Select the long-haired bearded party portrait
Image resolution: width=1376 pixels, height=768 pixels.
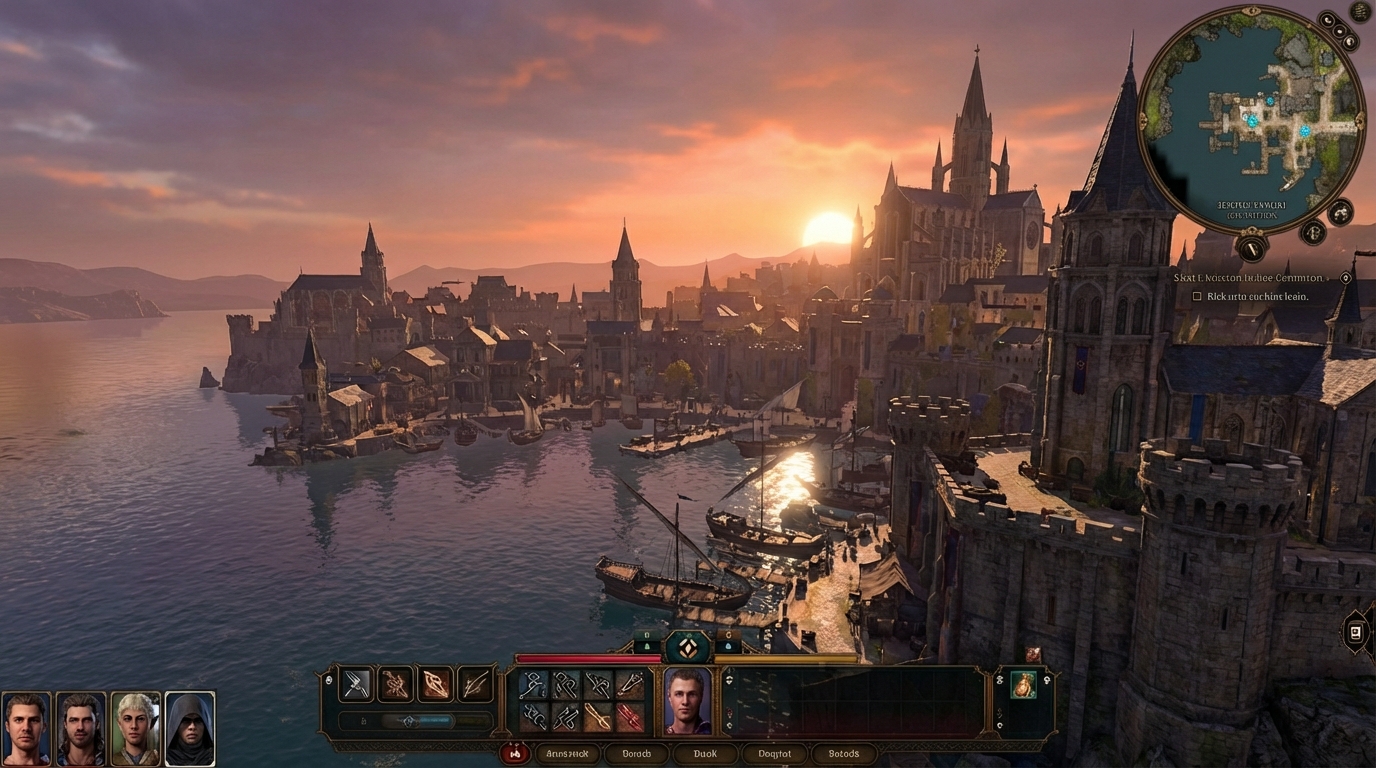pos(81,728)
